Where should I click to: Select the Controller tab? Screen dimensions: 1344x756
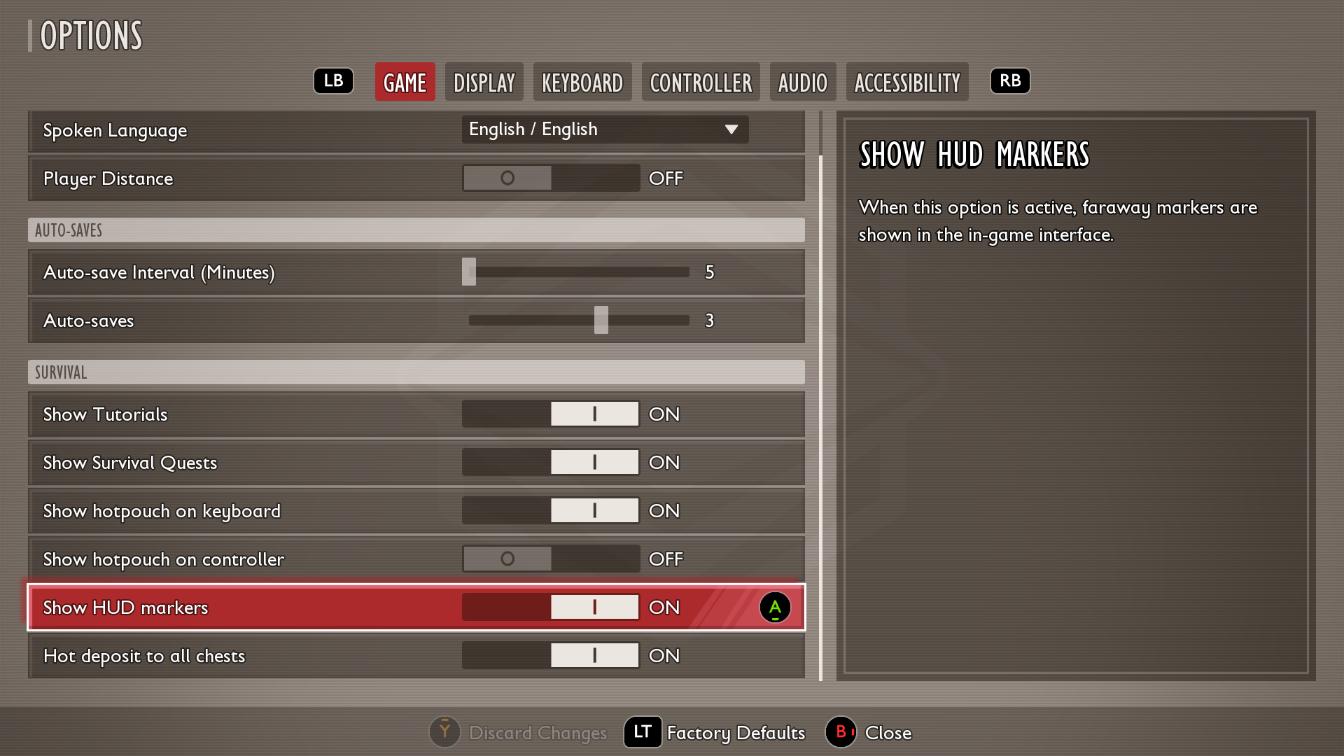tap(700, 82)
